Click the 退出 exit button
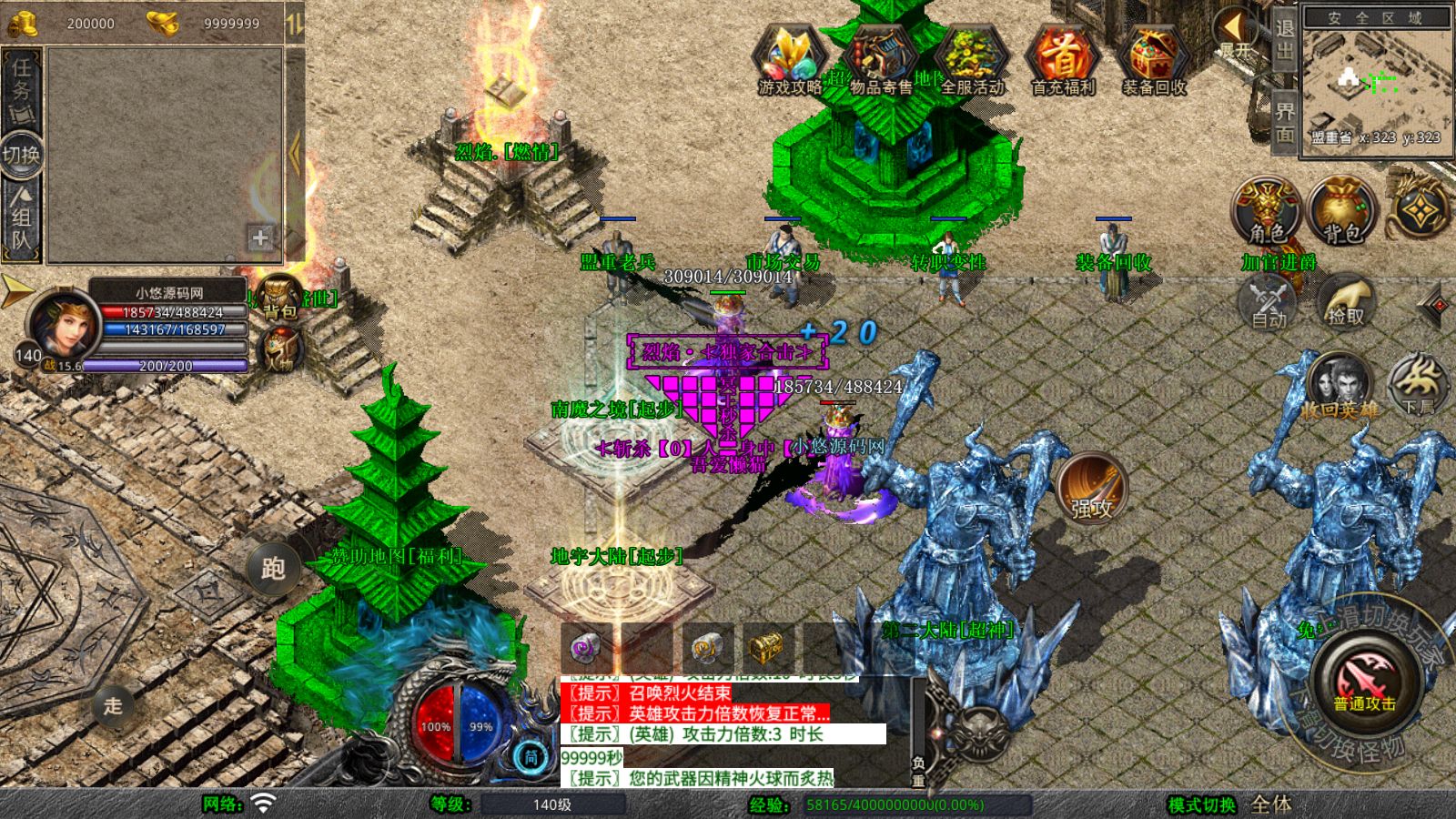The image size is (1456, 819). (1284, 40)
